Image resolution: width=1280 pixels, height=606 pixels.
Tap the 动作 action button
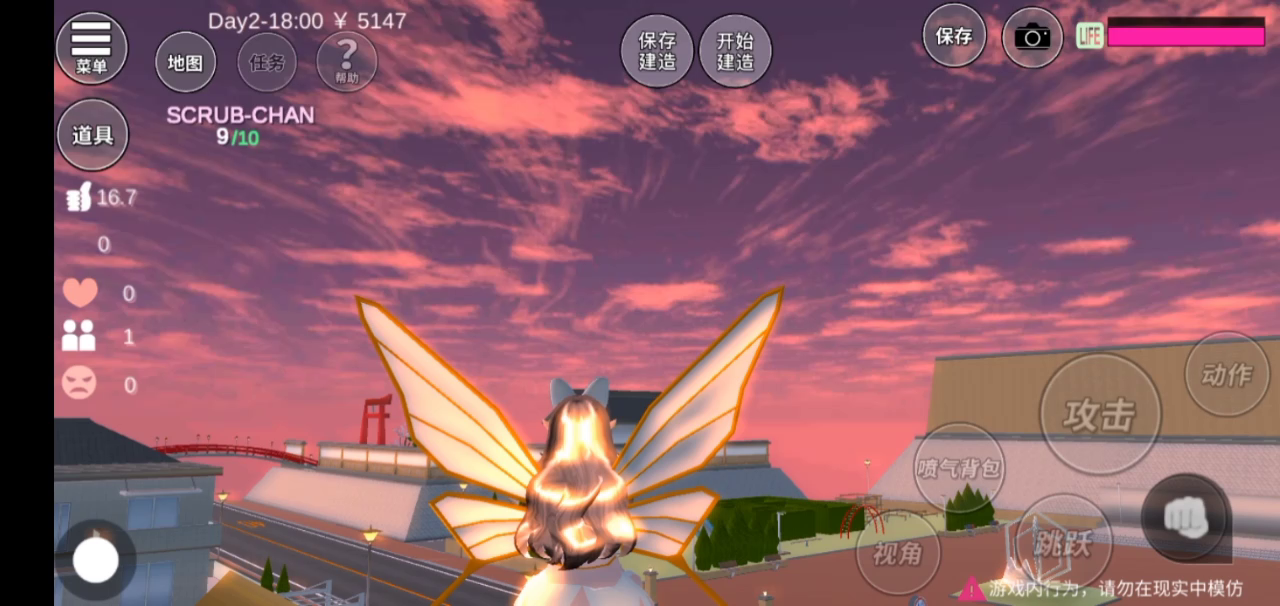click(1226, 374)
